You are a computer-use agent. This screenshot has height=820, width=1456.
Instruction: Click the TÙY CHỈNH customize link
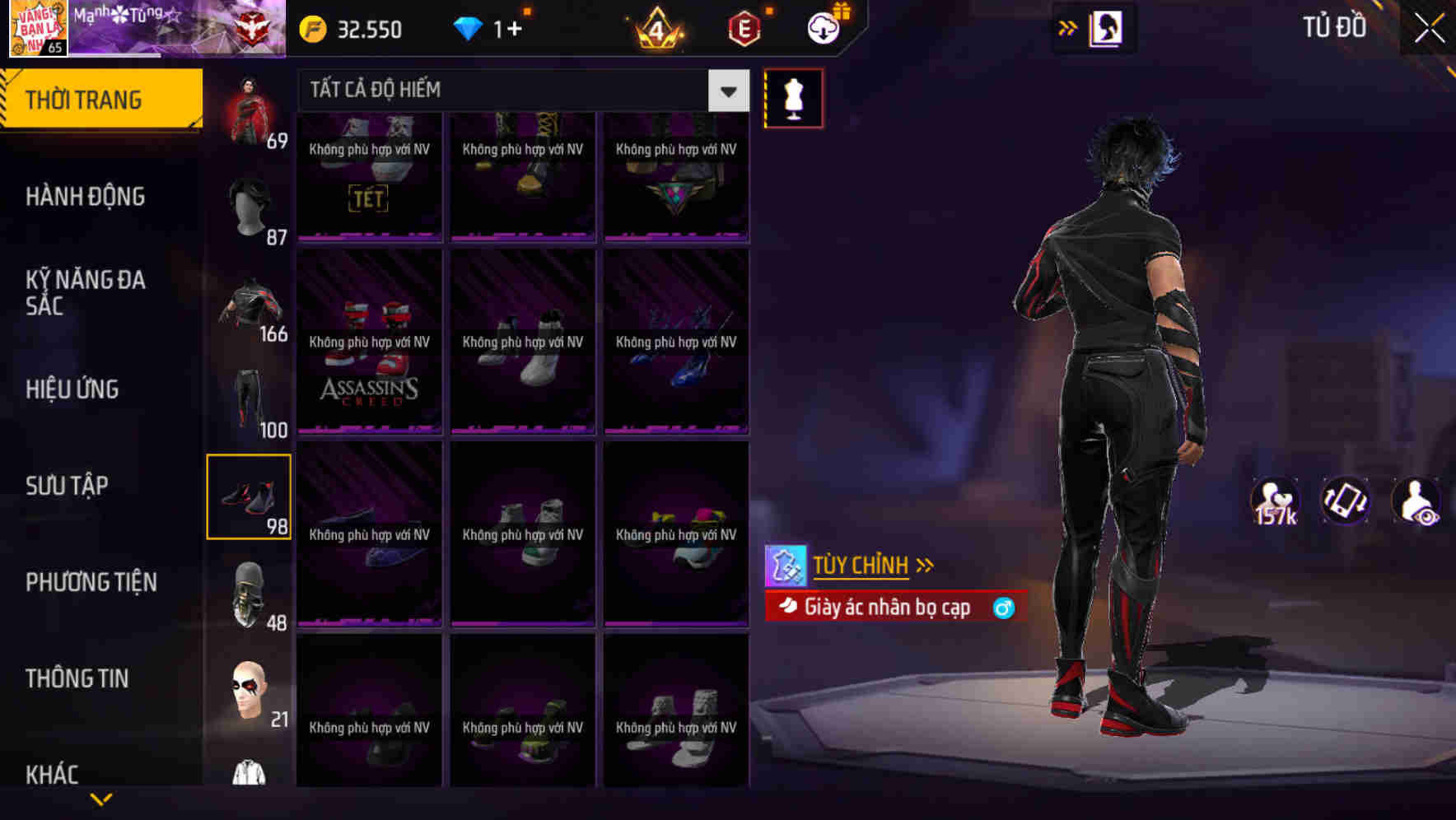click(x=861, y=565)
